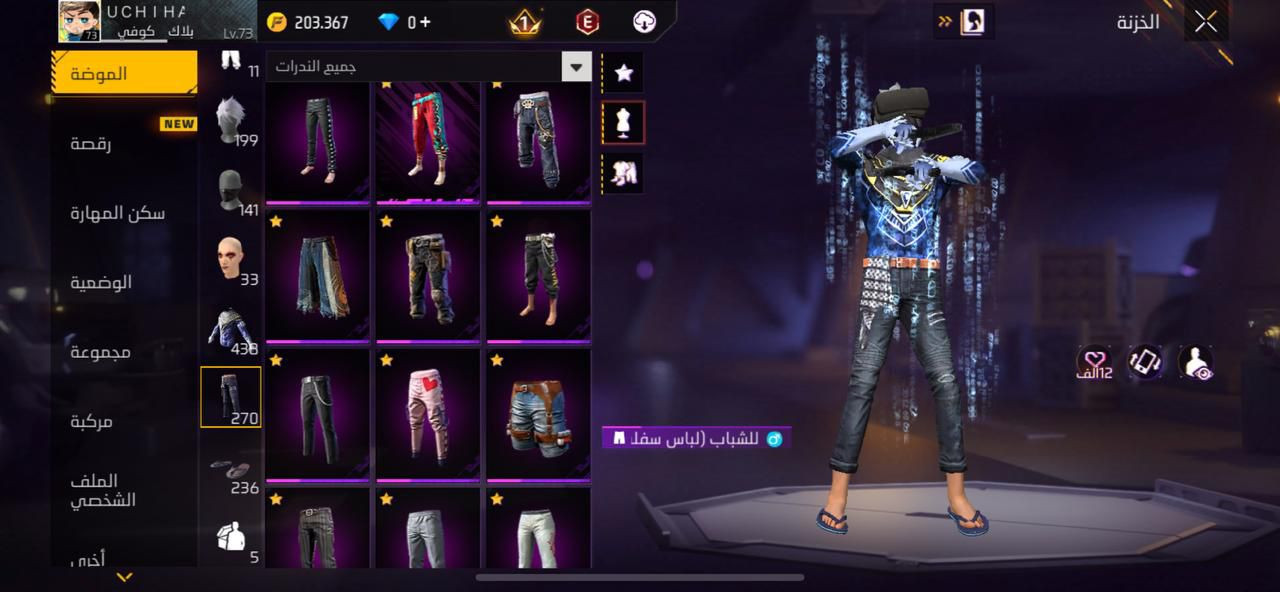Pick the red patterned pants item
Screen dimensions: 1280x592
(x=428, y=142)
